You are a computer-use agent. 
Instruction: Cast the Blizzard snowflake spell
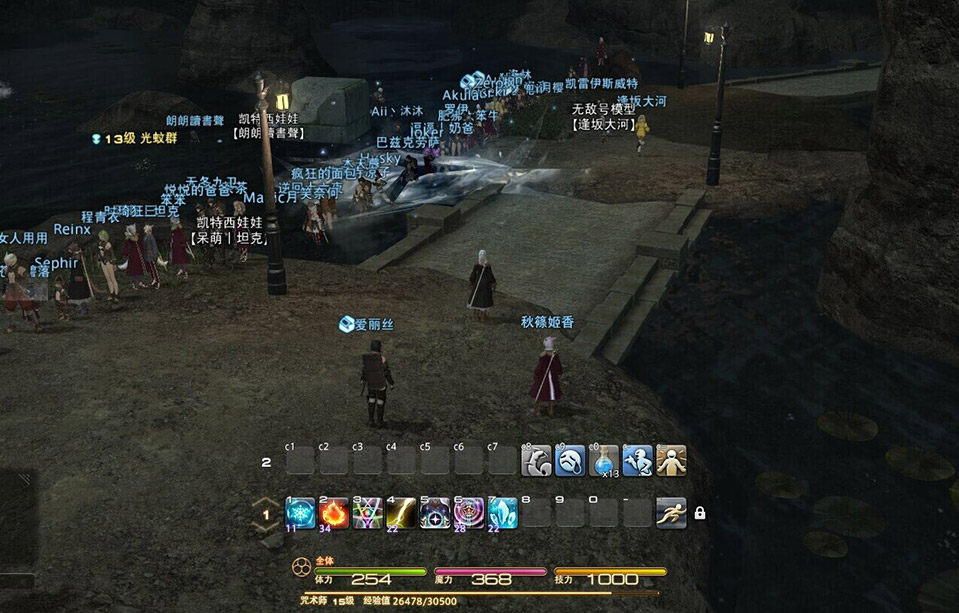point(301,513)
